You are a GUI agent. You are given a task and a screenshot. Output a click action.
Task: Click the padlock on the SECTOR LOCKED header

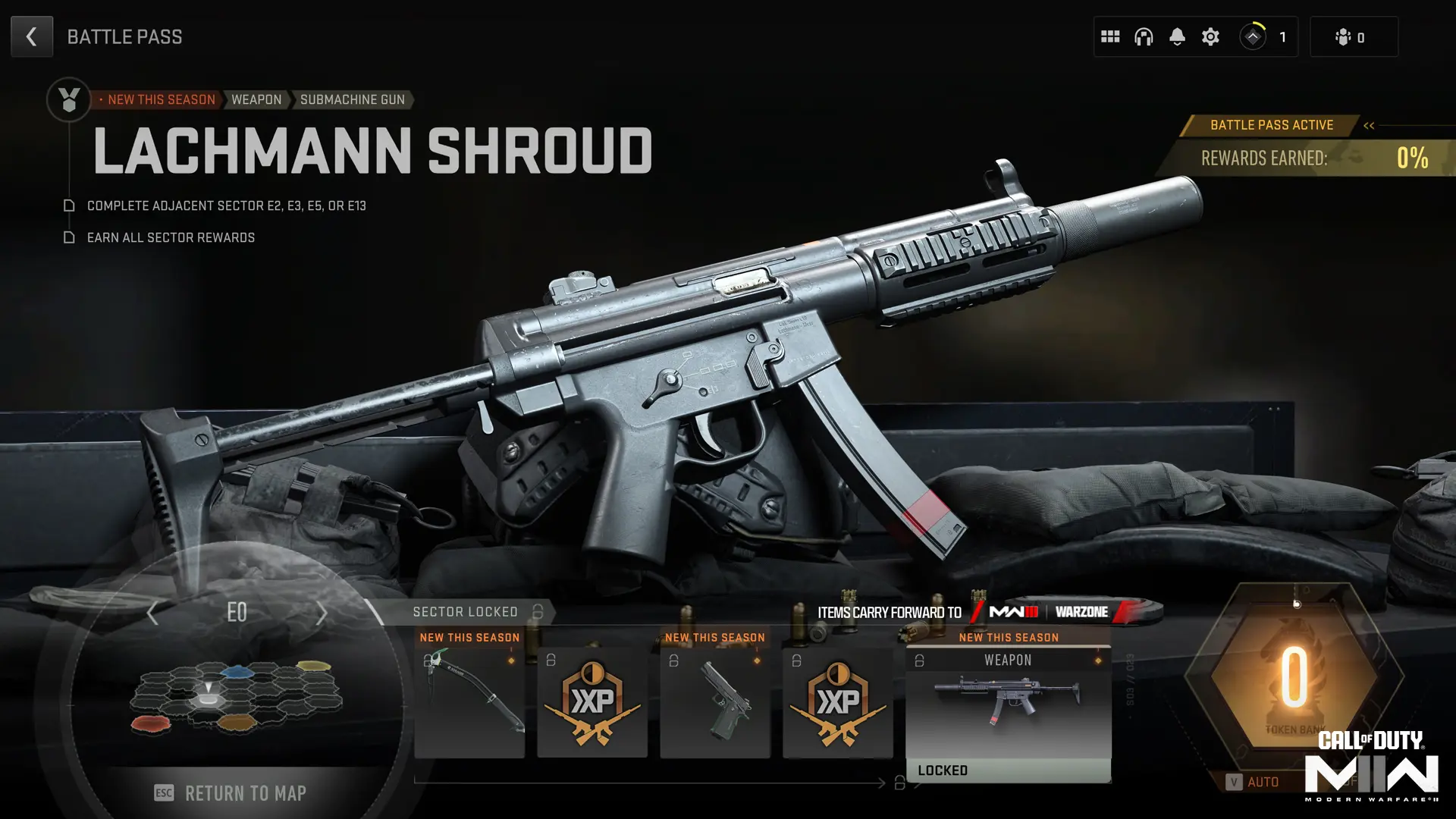point(537,611)
